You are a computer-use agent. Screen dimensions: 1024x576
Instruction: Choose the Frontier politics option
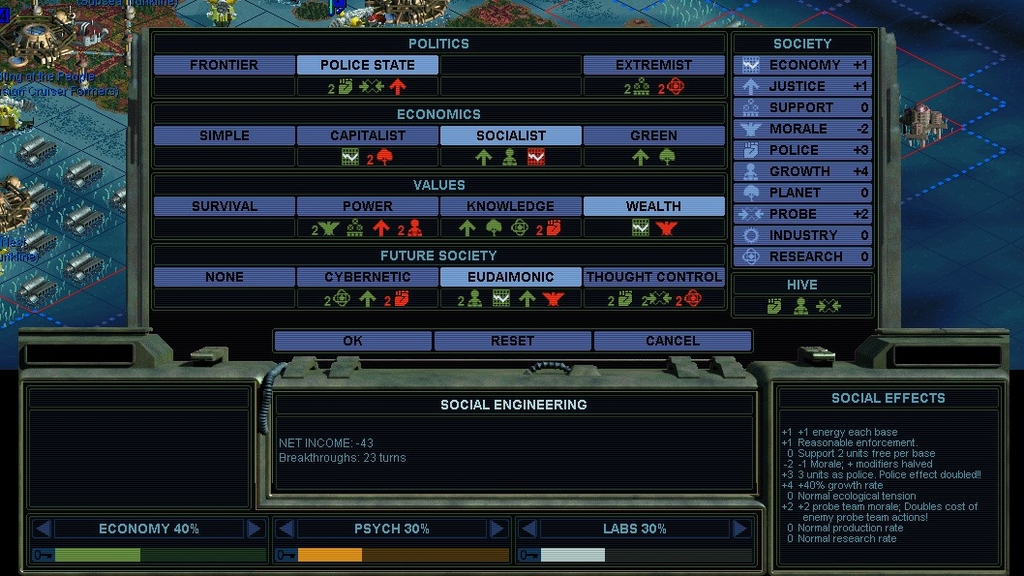tap(224, 65)
